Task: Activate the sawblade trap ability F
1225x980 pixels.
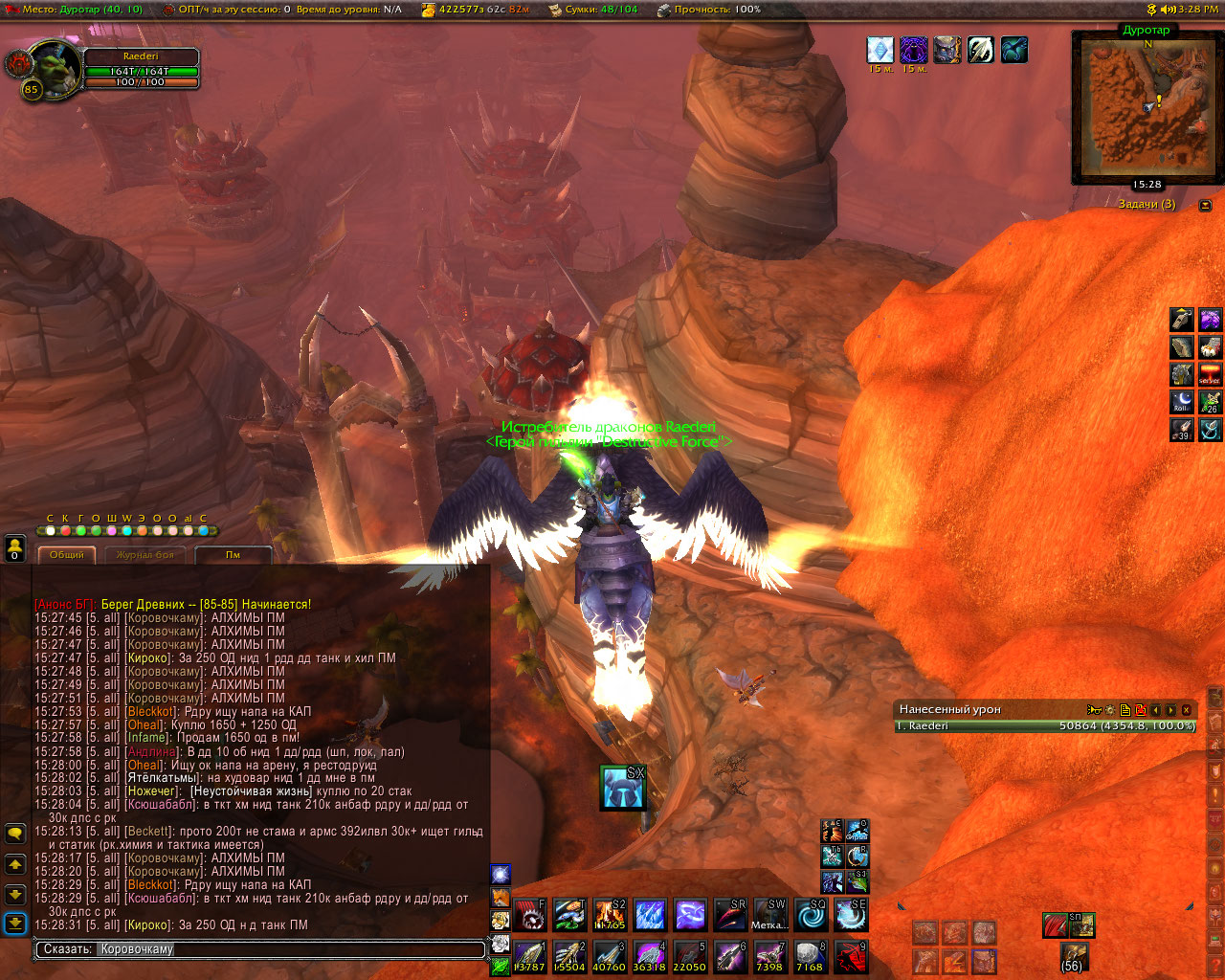Action: point(529,916)
